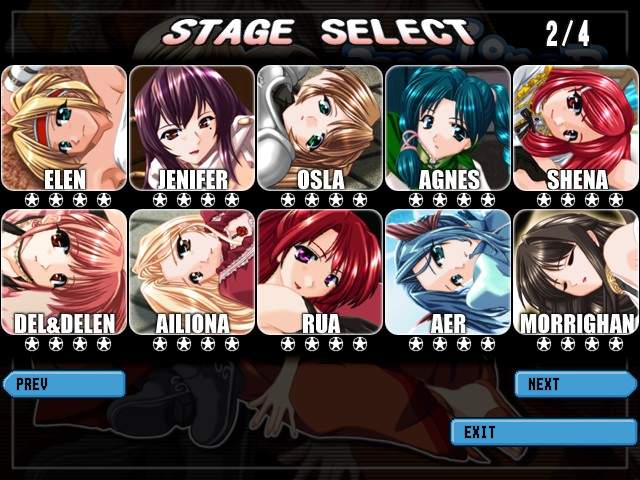The width and height of the screenshot is (640, 480).
Task: Choose the JENIFER stage portrait
Action: tap(192, 127)
